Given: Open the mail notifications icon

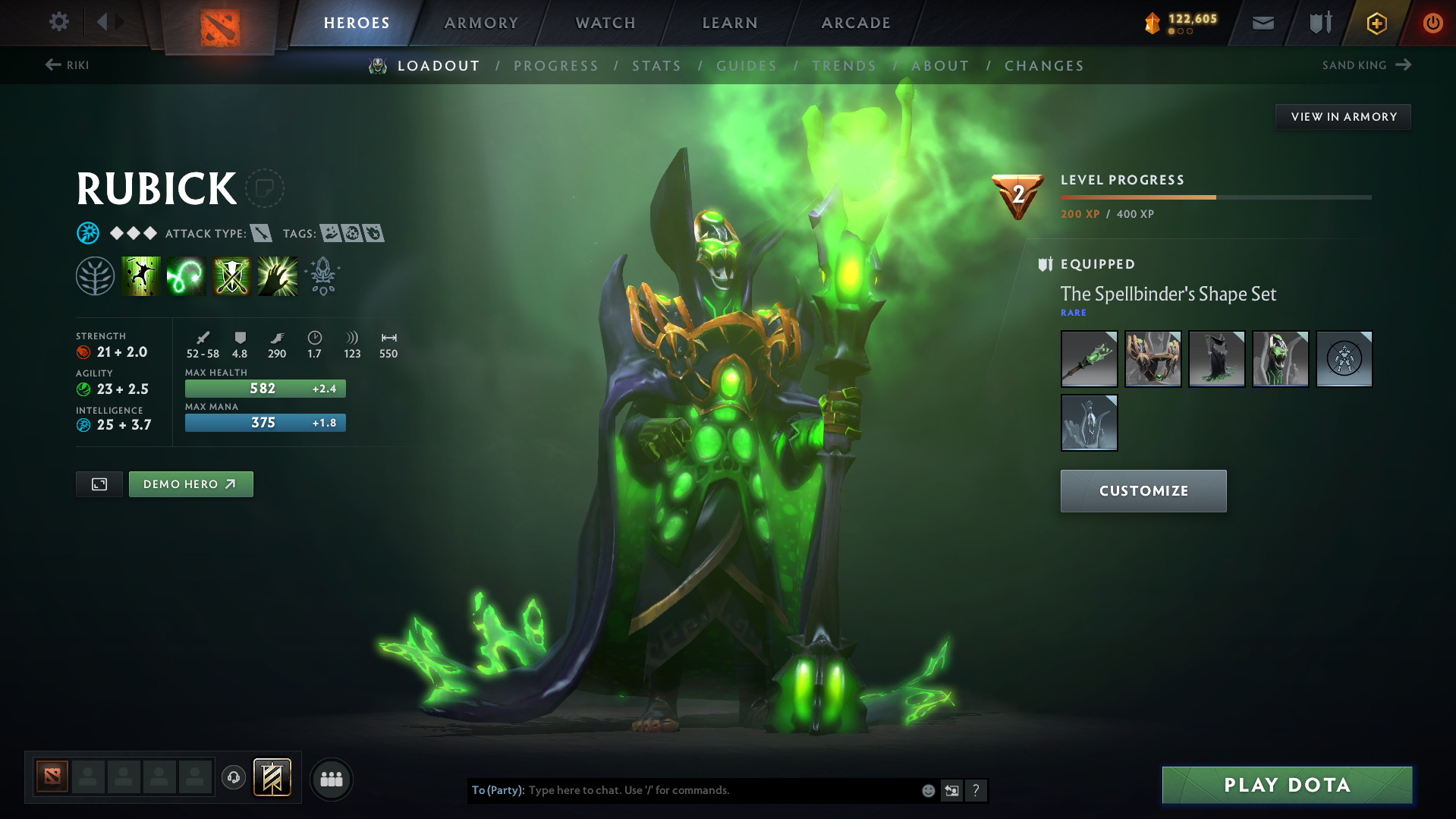Looking at the screenshot, I should pyautogui.click(x=1263, y=23).
